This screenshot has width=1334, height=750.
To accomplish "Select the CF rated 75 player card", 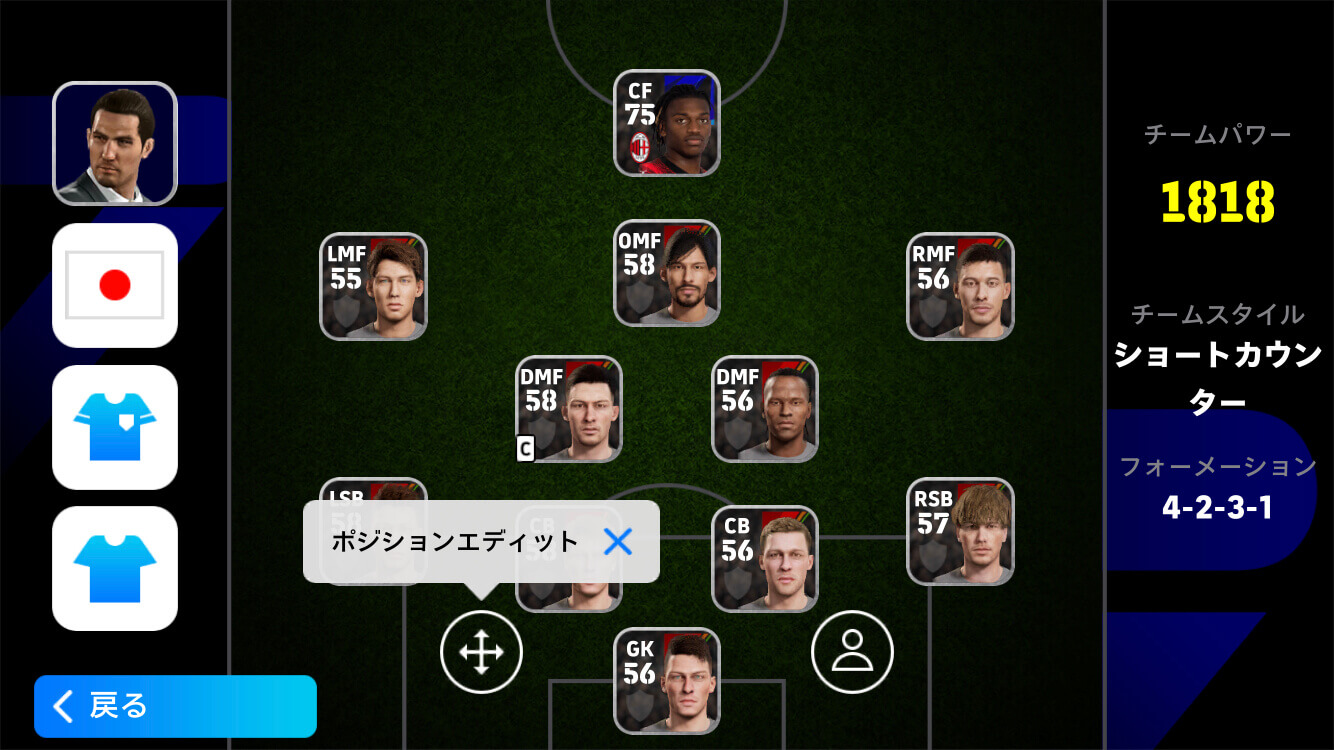I will tap(666, 123).
